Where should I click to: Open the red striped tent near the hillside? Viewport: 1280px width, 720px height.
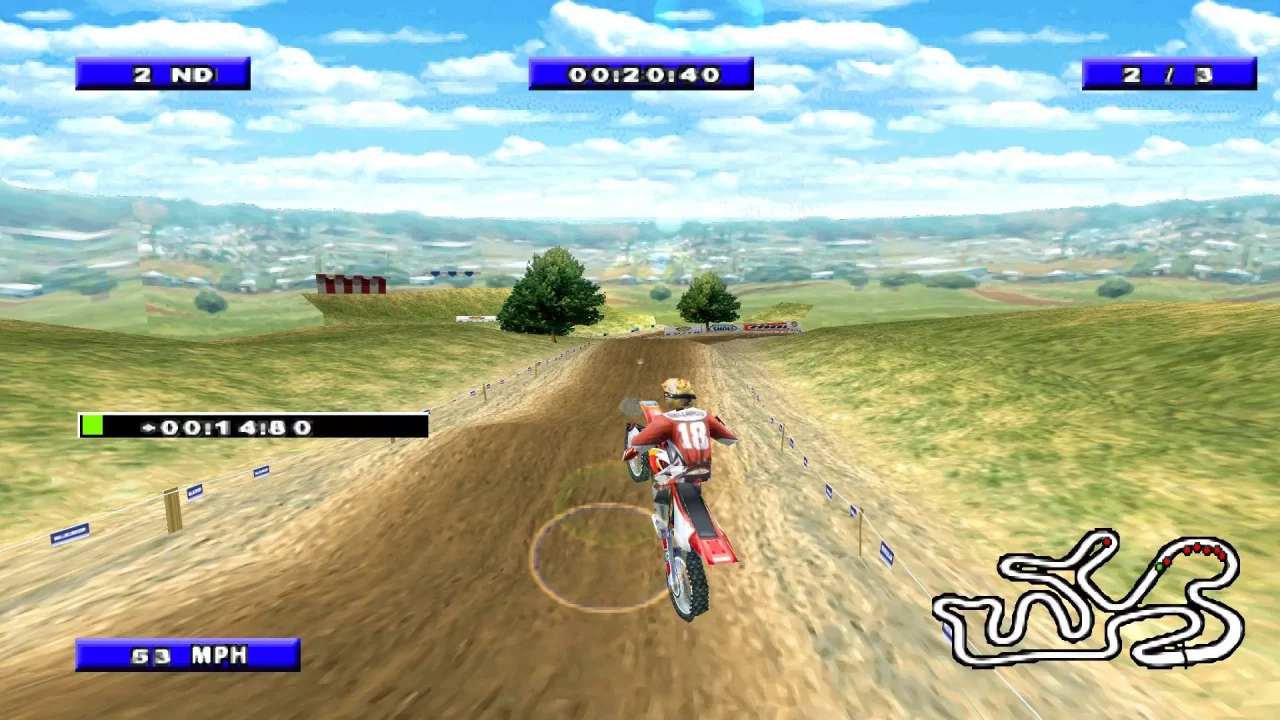click(352, 282)
